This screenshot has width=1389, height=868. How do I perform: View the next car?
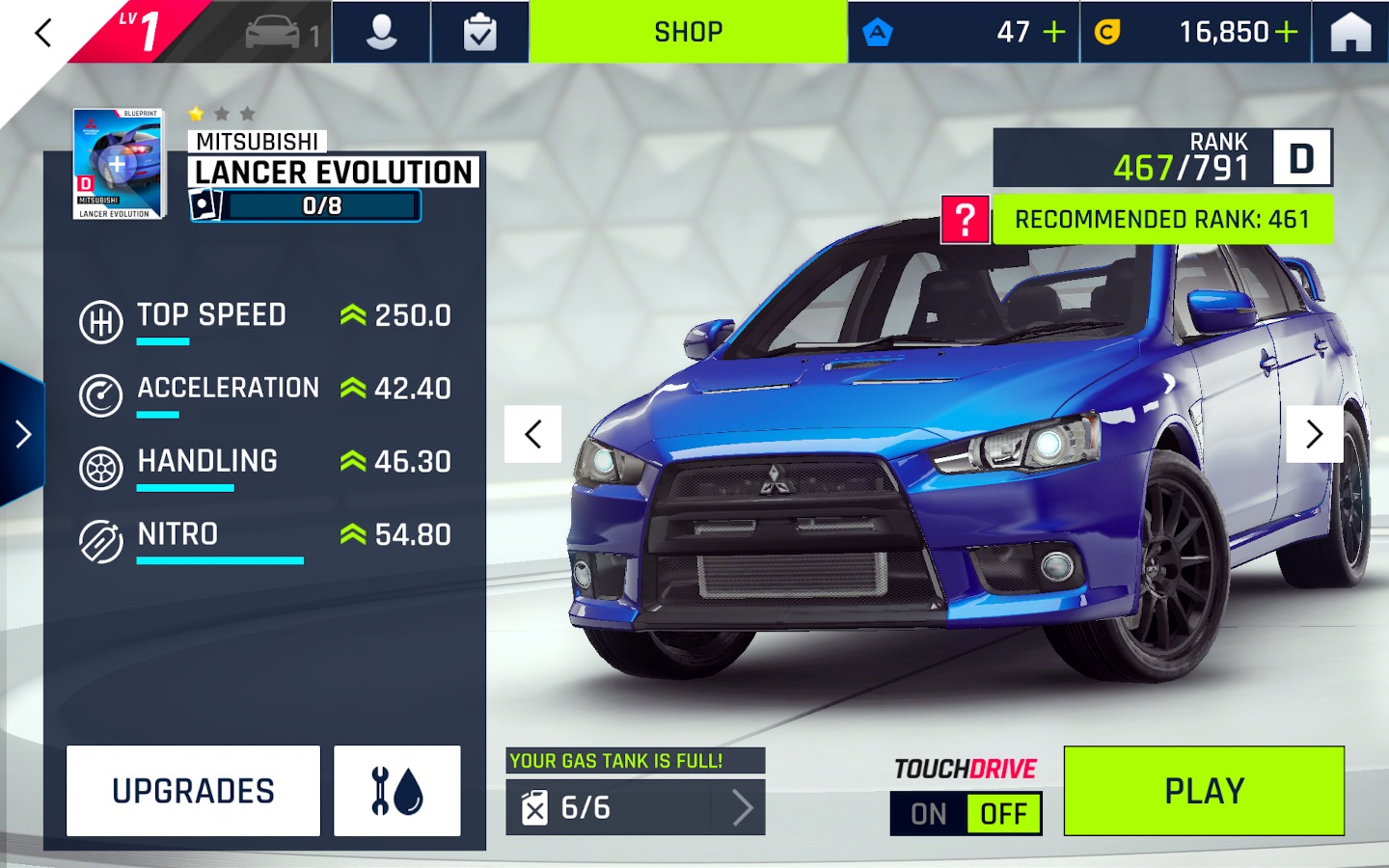[1314, 434]
